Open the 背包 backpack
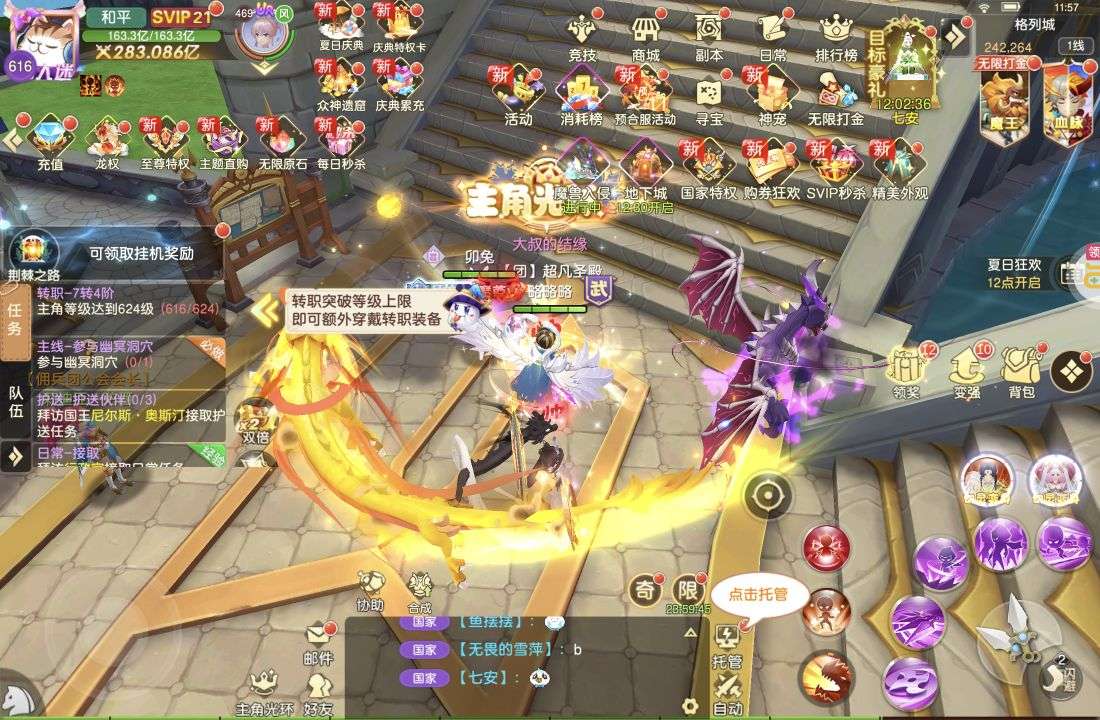Viewport: 1100px width, 720px height. click(1021, 372)
